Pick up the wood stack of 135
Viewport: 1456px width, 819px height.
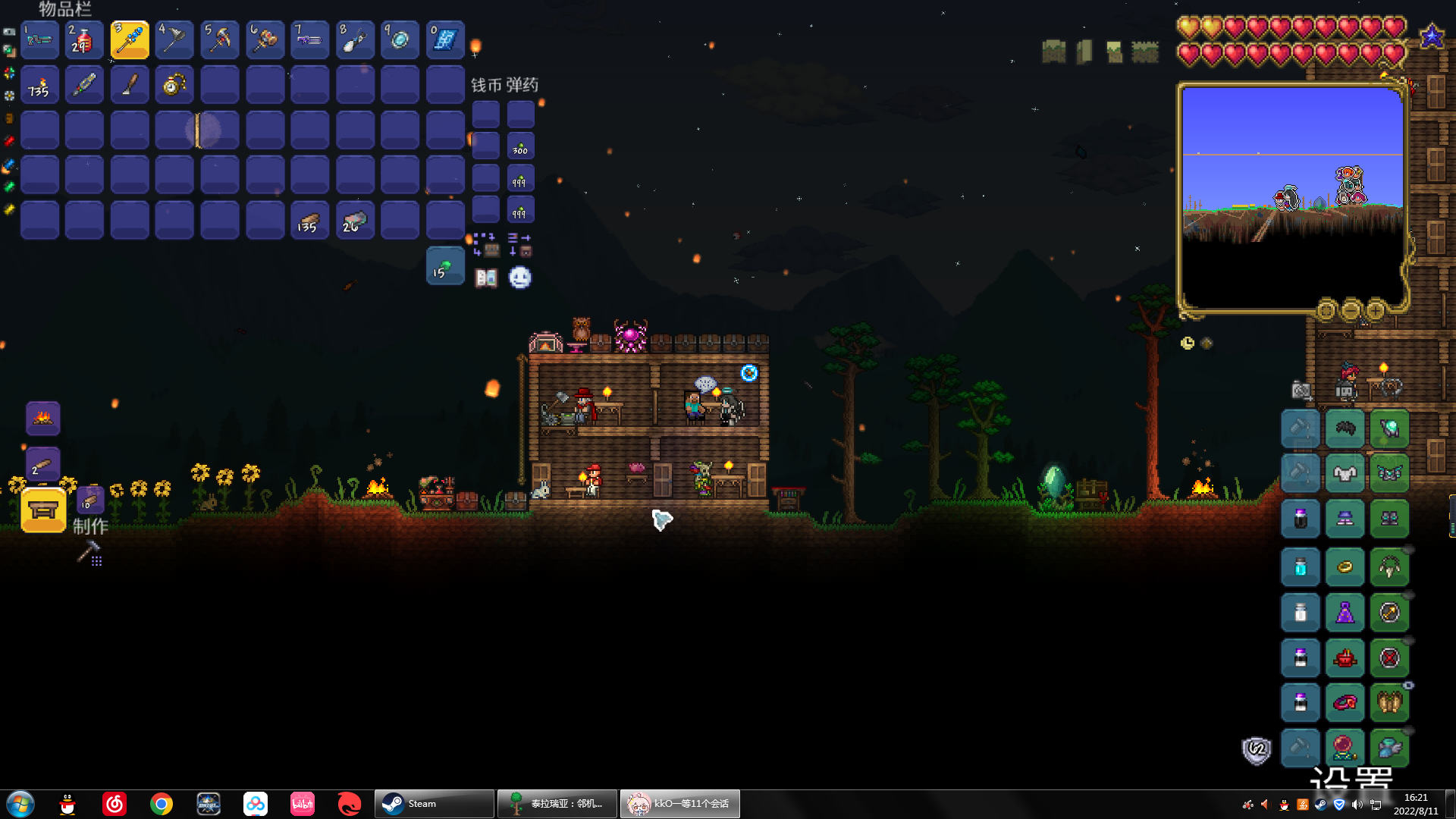click(x=309, y=221)
